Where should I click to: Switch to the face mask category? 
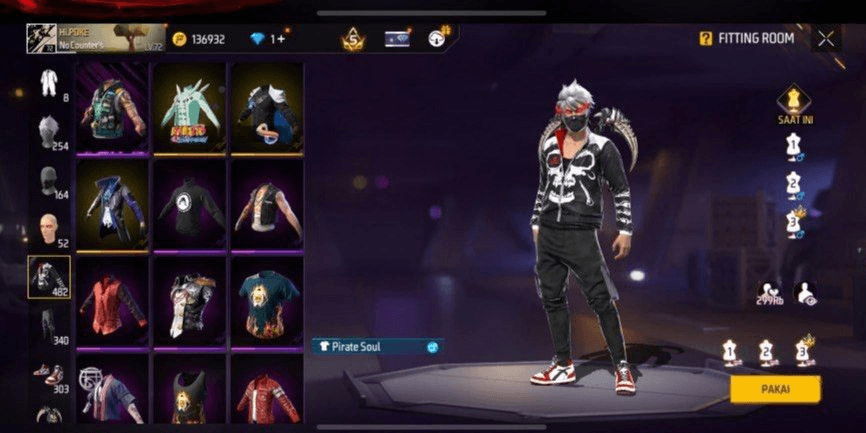(x=48, y=180)
